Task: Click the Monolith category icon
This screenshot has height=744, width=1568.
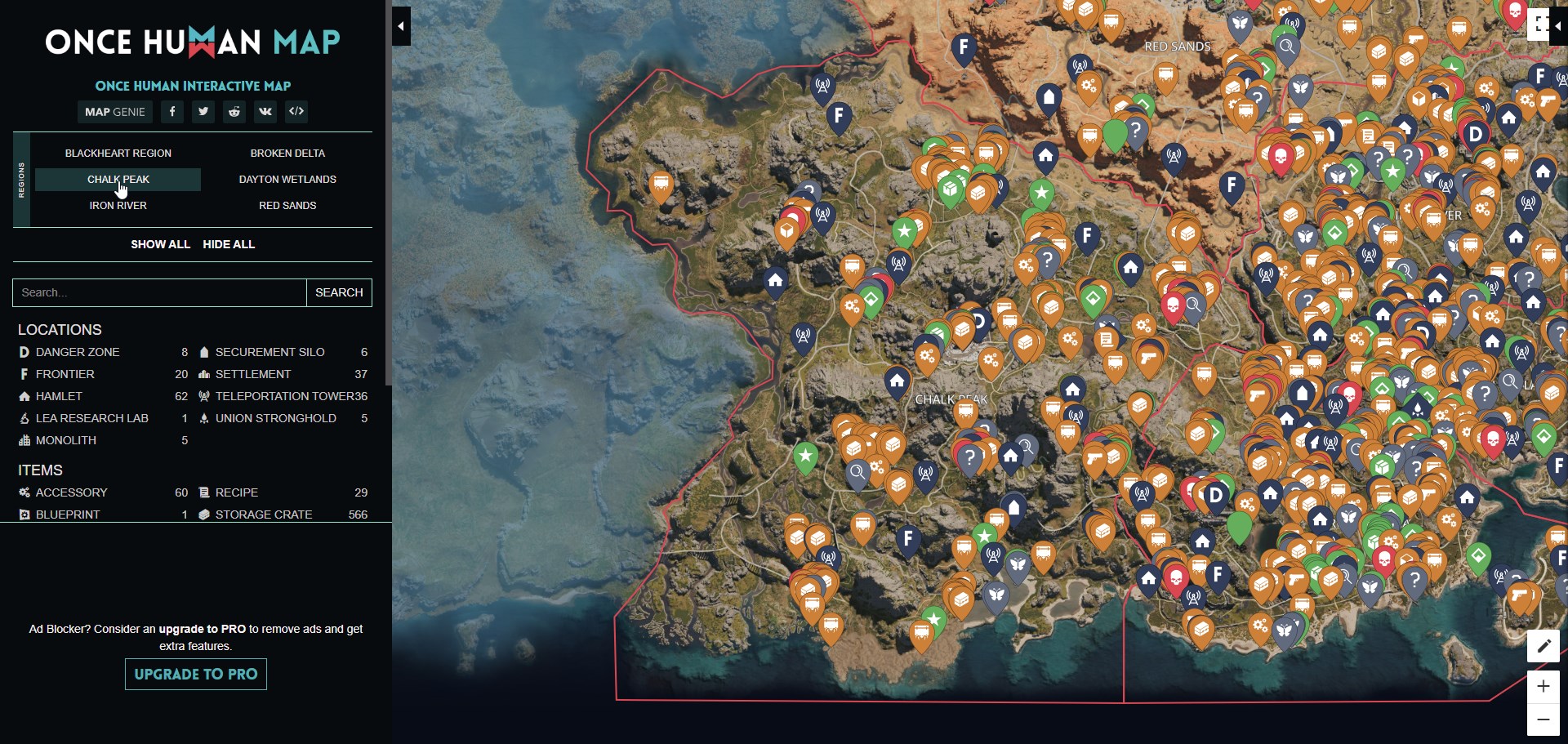Action: 24,440
